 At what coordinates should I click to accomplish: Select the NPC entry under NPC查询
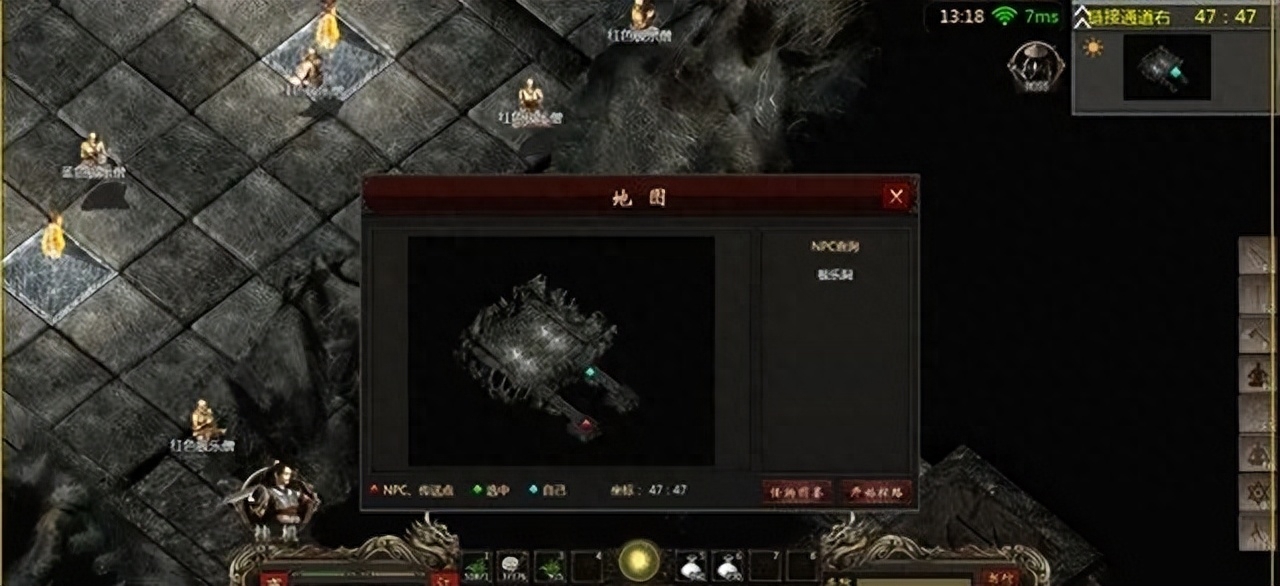[x=834, y=275]
